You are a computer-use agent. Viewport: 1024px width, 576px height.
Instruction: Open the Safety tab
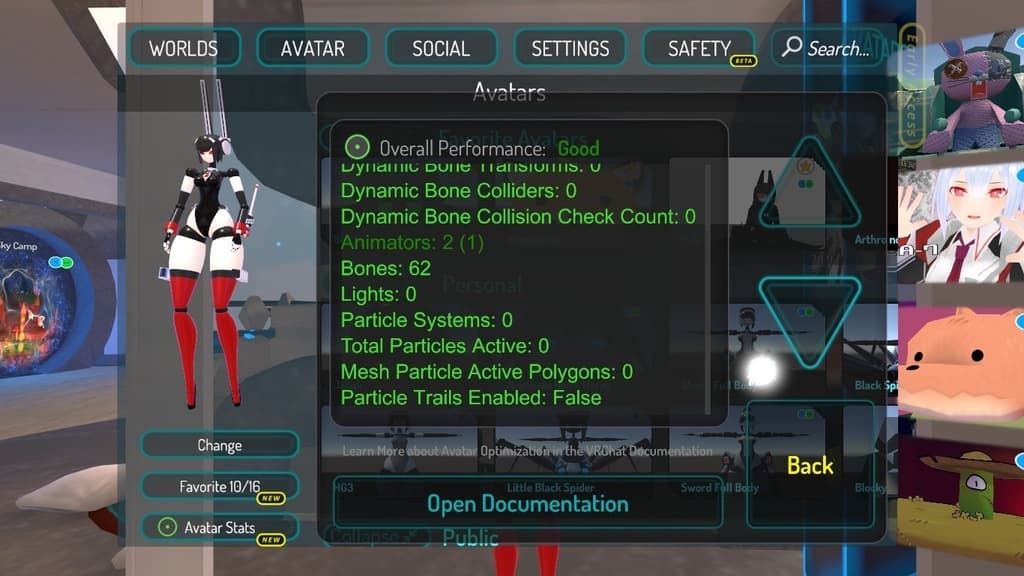pos(699,48)
